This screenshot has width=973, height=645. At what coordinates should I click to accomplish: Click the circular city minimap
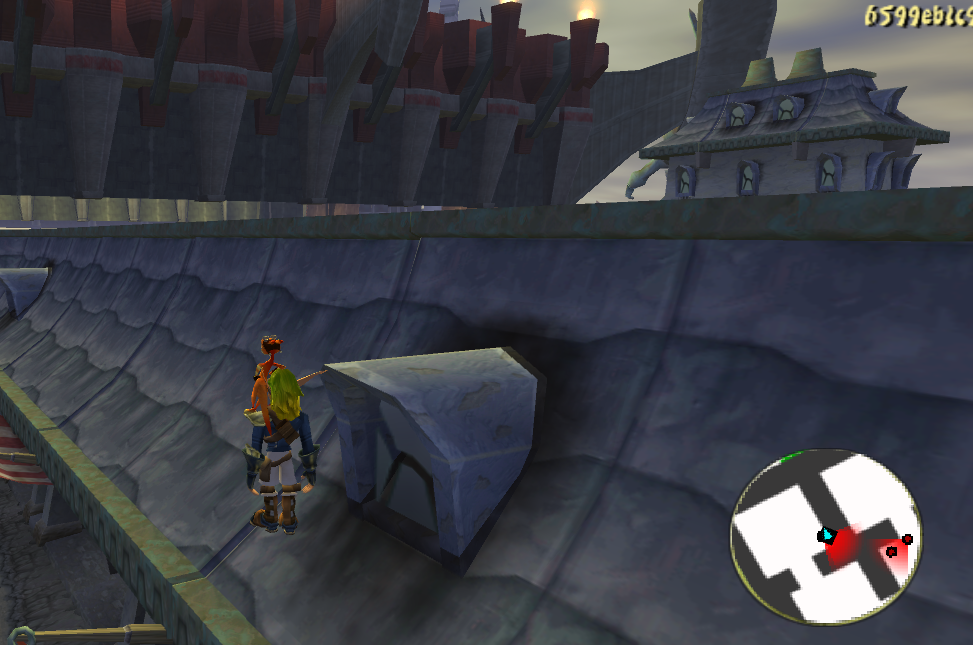coord(826,537)
